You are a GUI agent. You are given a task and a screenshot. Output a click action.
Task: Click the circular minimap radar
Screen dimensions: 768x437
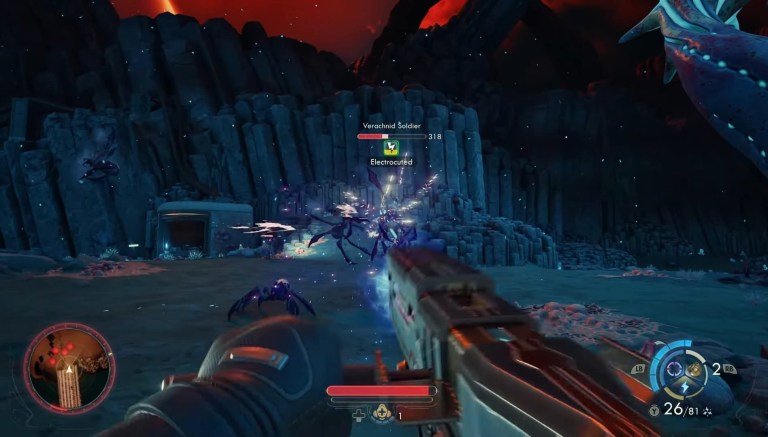(x=69, y=368)
